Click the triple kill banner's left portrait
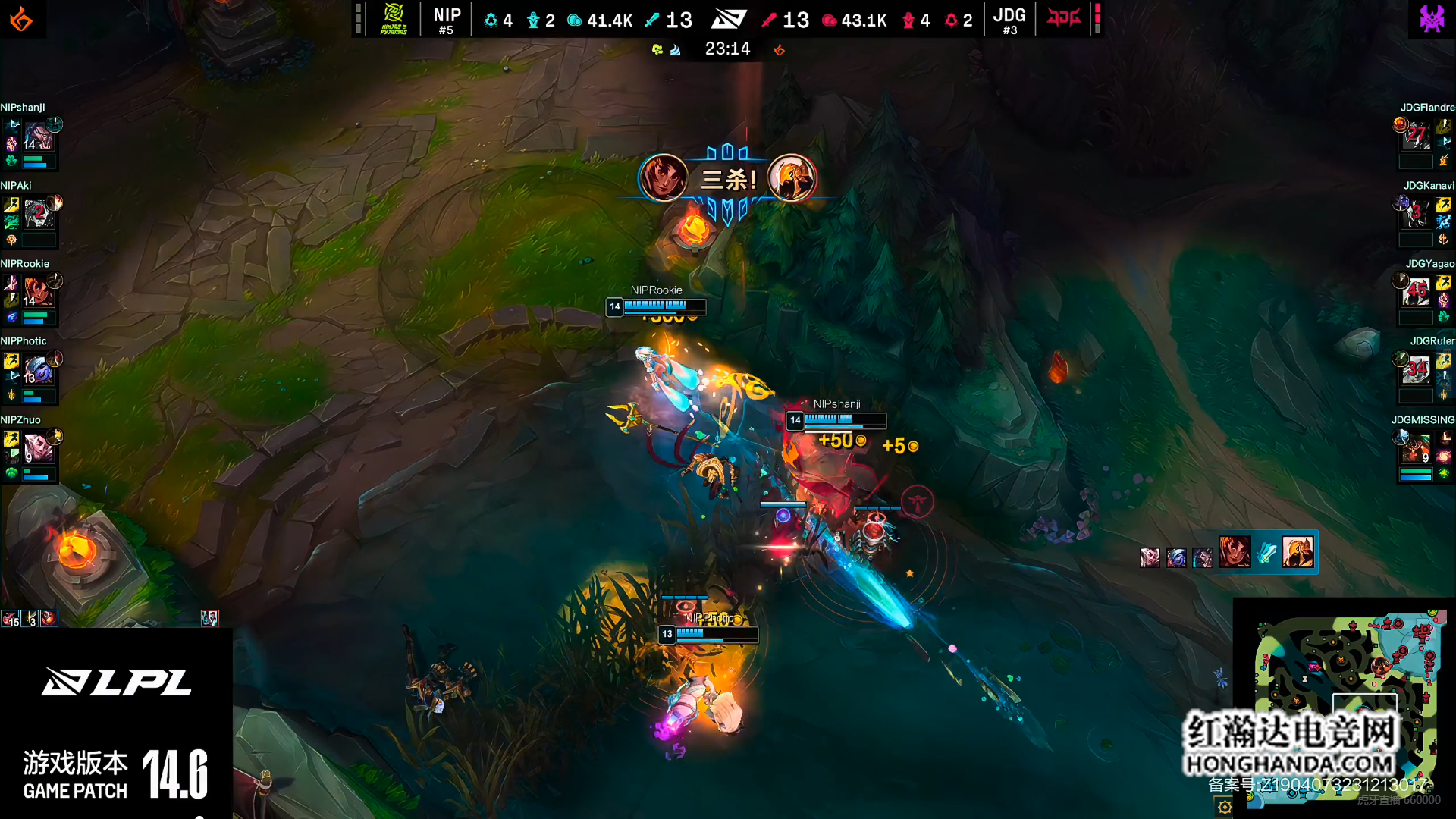 664,178
